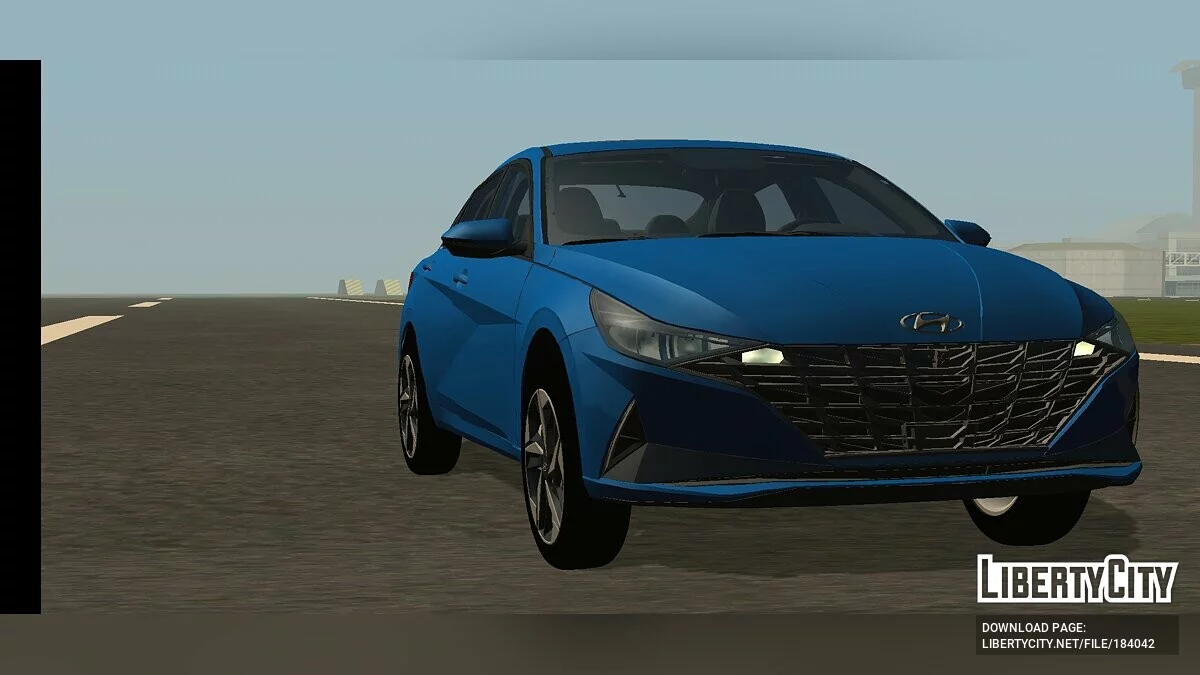Open the libertycity.net/file/184042 download page link

pyautogui.click(x=1068, y=643)
